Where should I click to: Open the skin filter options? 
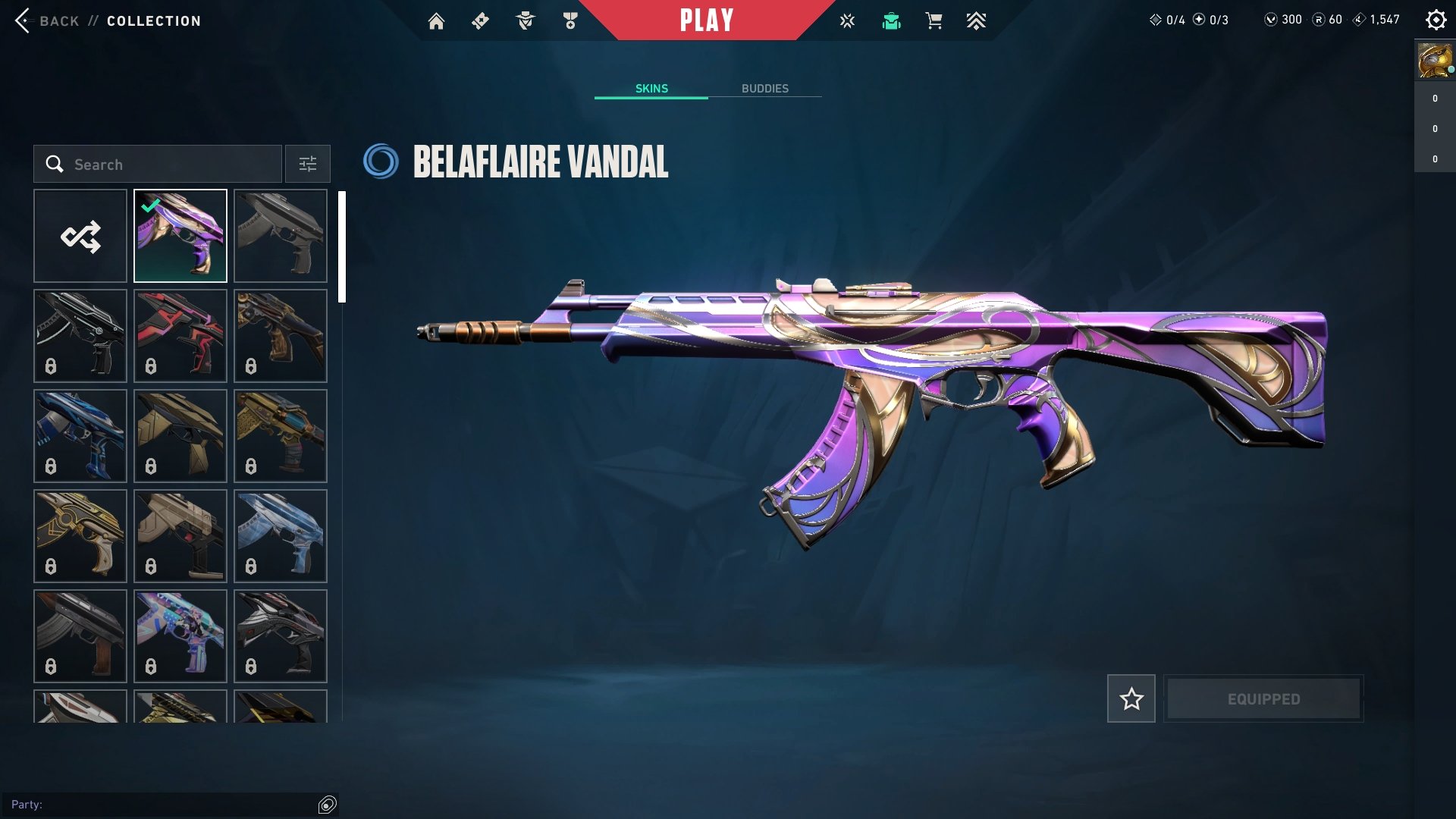[x=307, y=165]
